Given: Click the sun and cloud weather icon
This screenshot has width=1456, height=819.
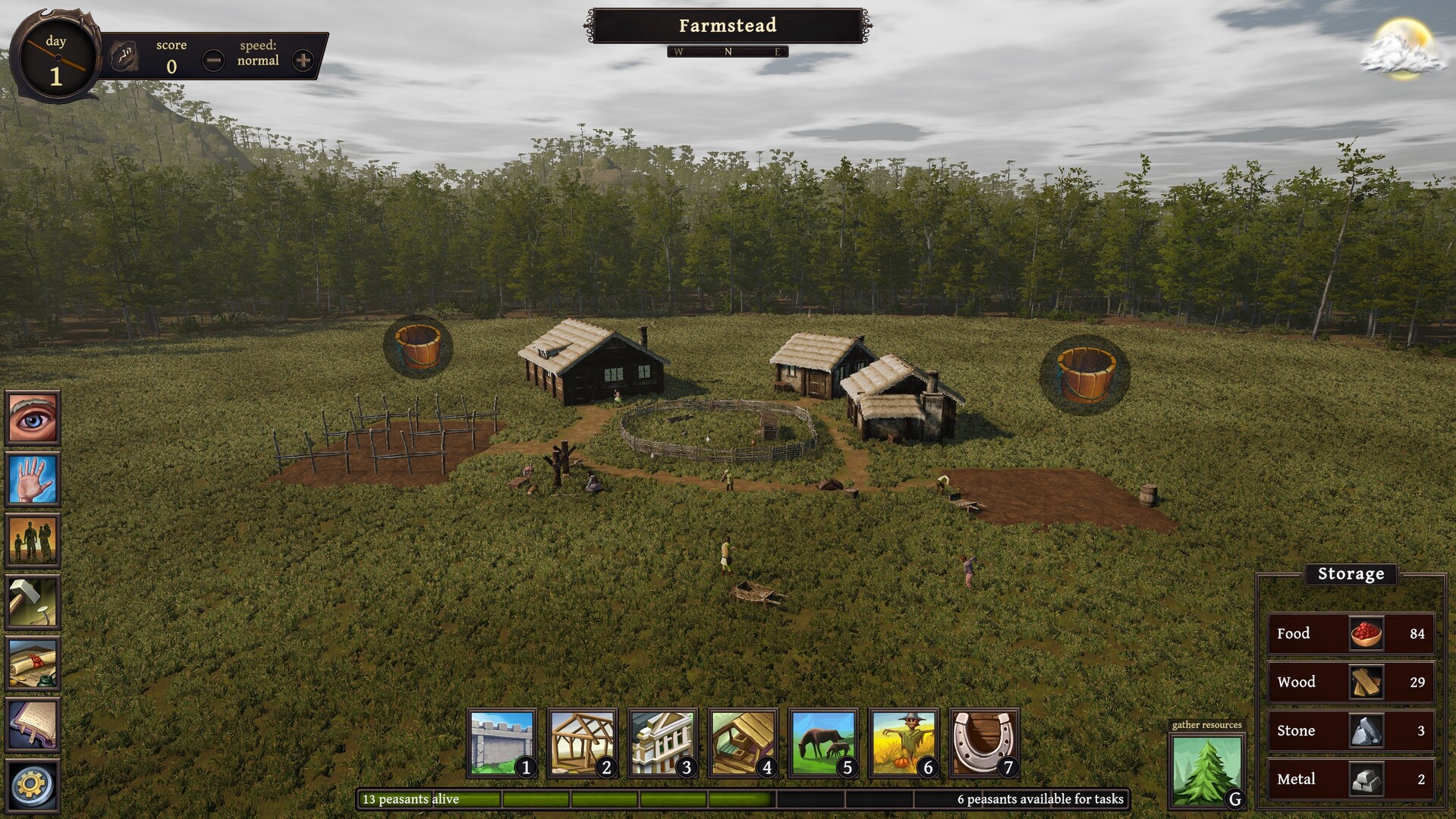Looking at the screenshot, I should [1403, 49].
